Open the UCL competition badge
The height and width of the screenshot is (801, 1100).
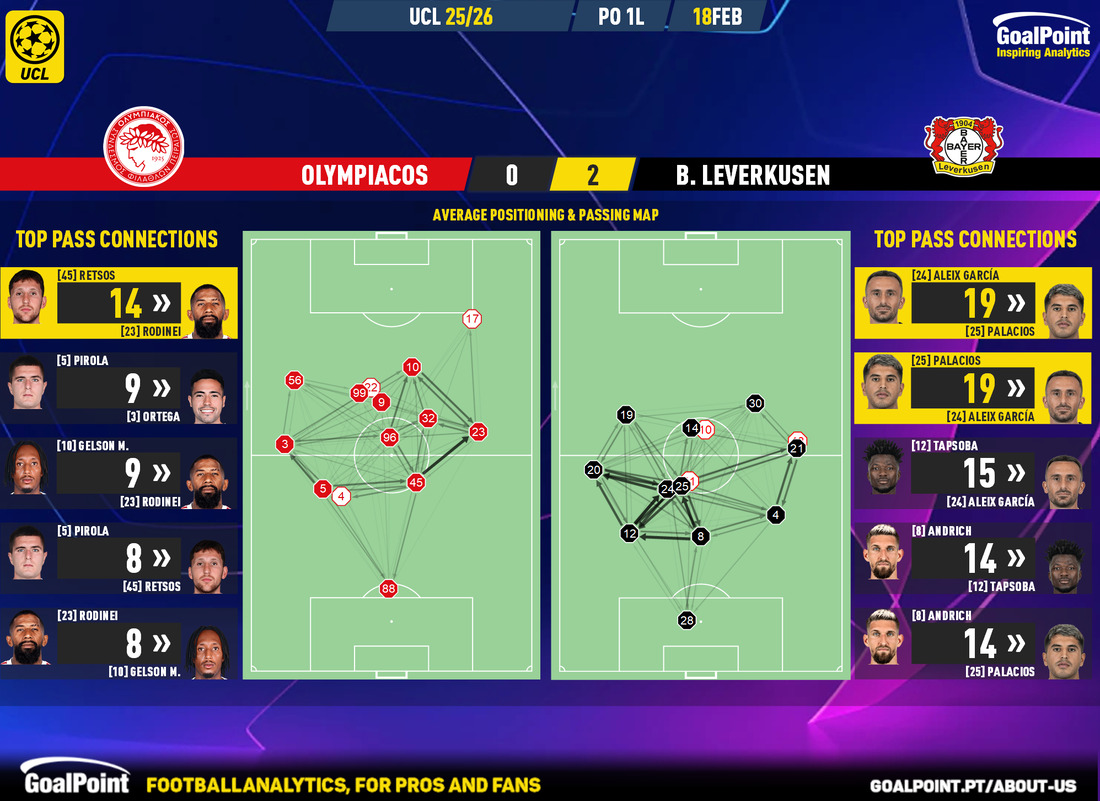[34, 46]
